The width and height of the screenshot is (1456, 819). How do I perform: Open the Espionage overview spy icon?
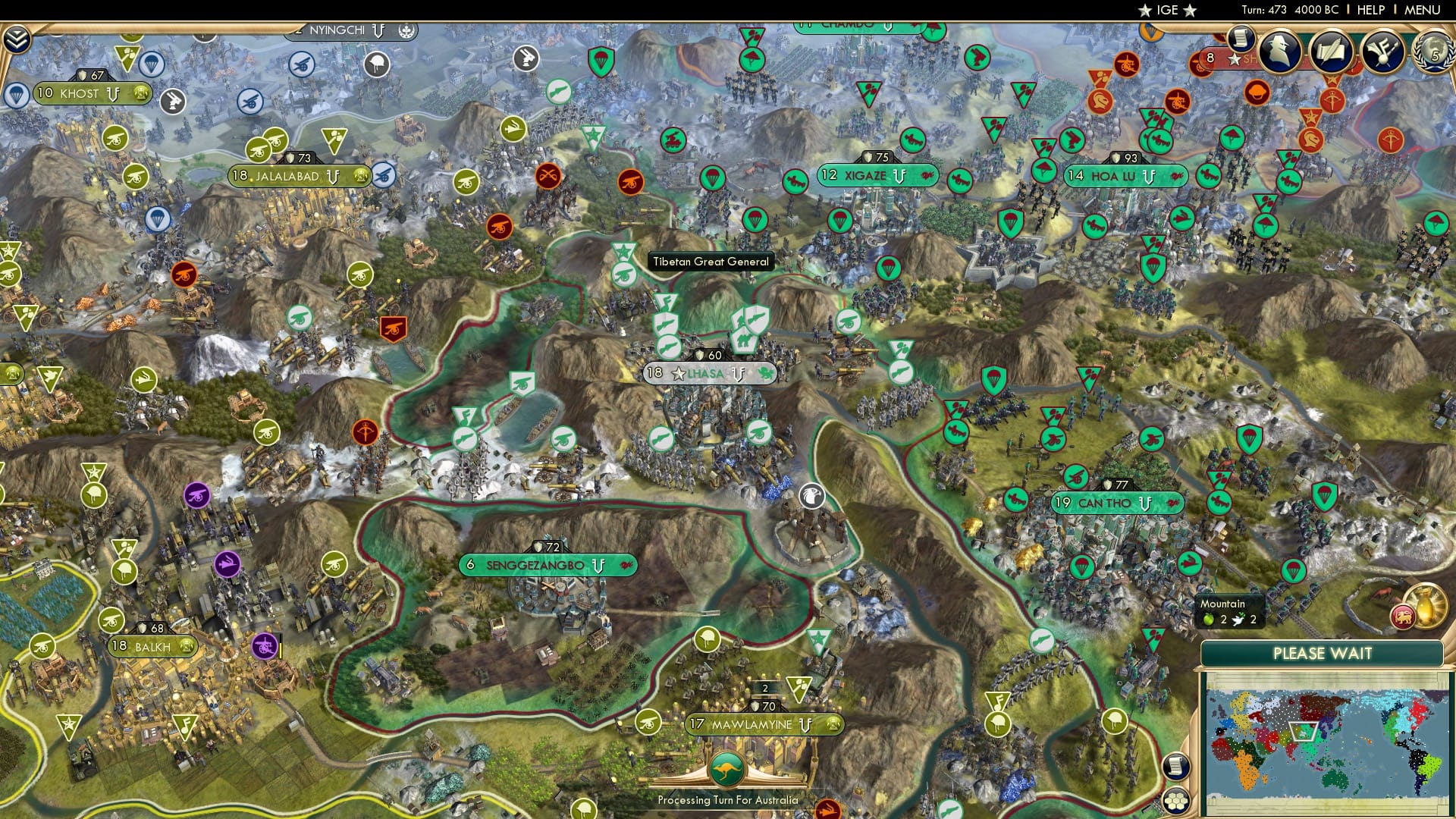(x=1279, y=52)
